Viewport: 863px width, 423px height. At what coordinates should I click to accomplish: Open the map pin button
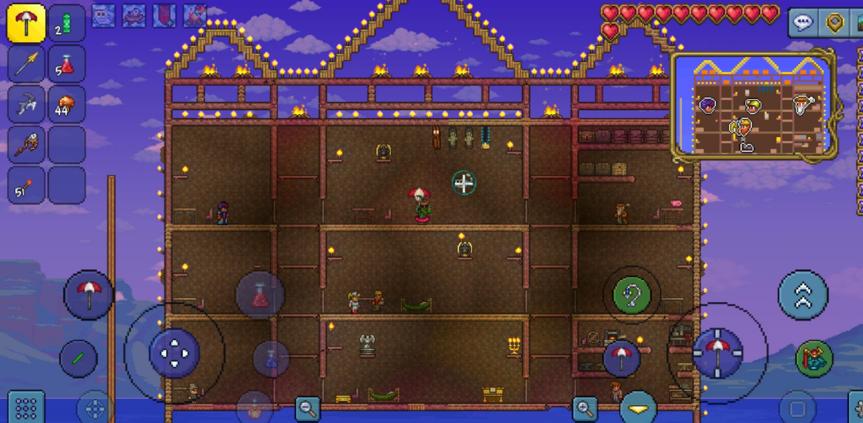pos(834,22)
